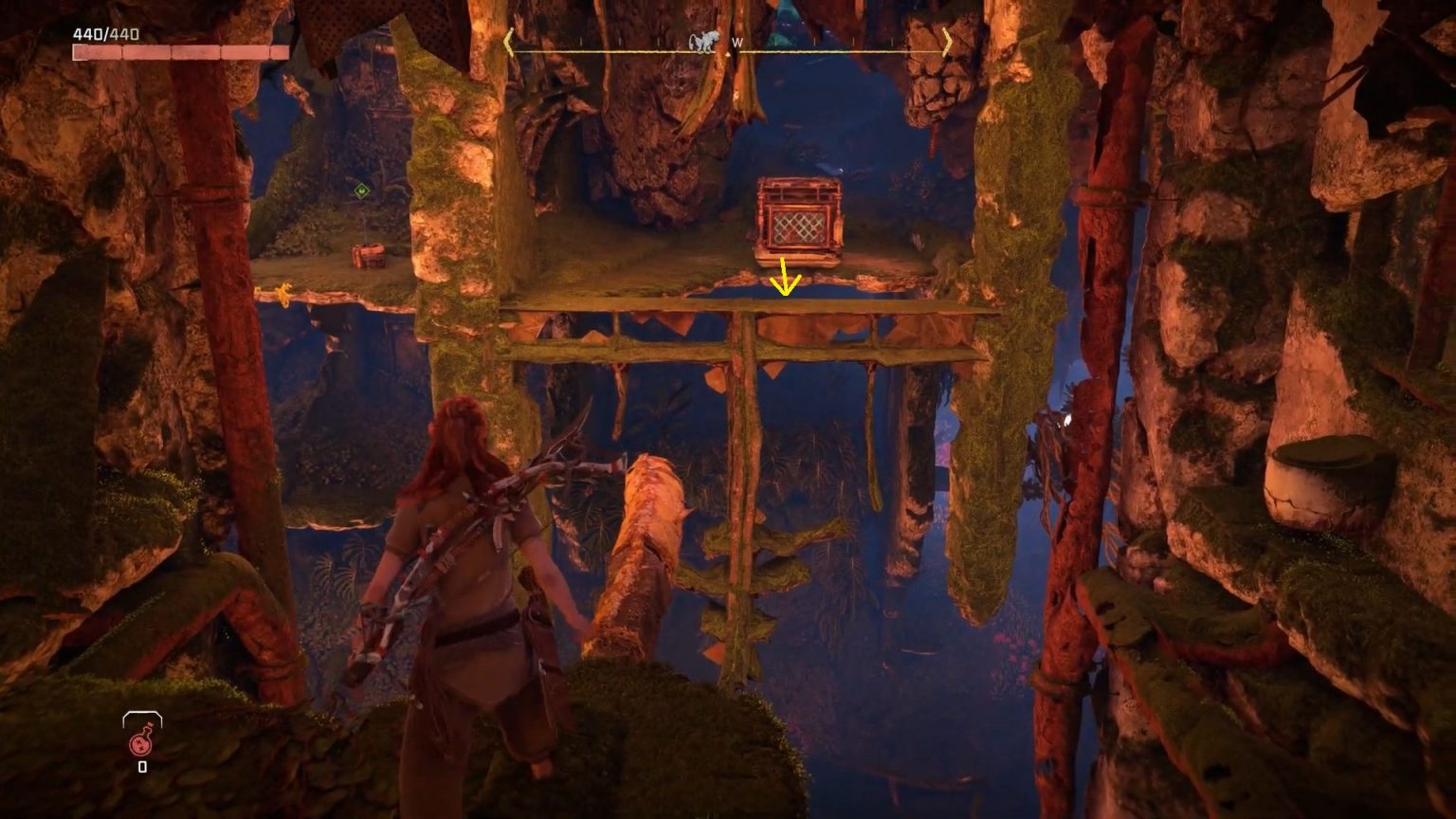
Task: Click the tick mark right of the W
Action: [x=774, y=41]
